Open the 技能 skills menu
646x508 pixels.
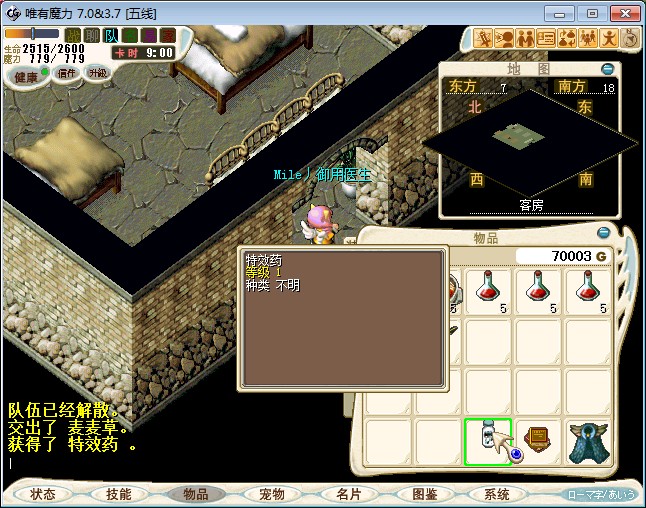(x=118, y=494)
